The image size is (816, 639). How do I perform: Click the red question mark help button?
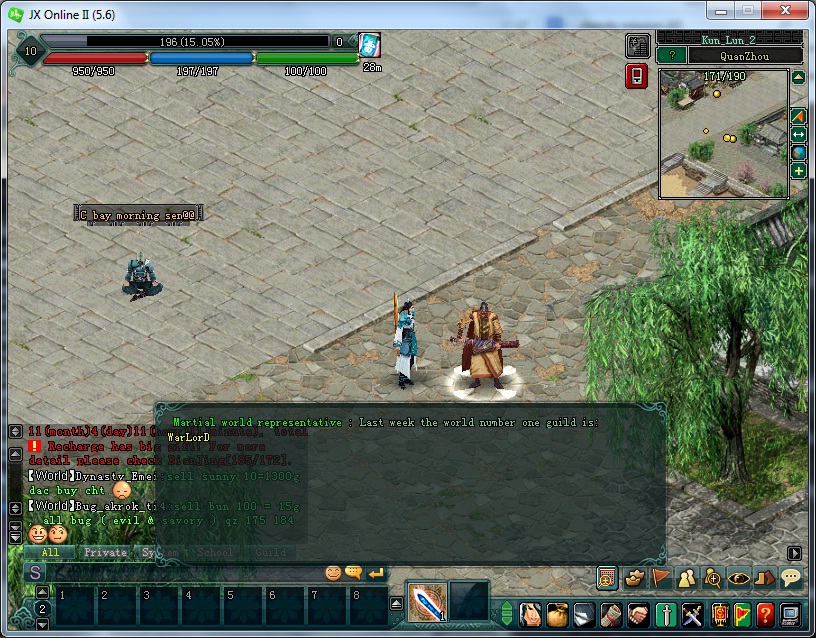(x=765, y=613)
